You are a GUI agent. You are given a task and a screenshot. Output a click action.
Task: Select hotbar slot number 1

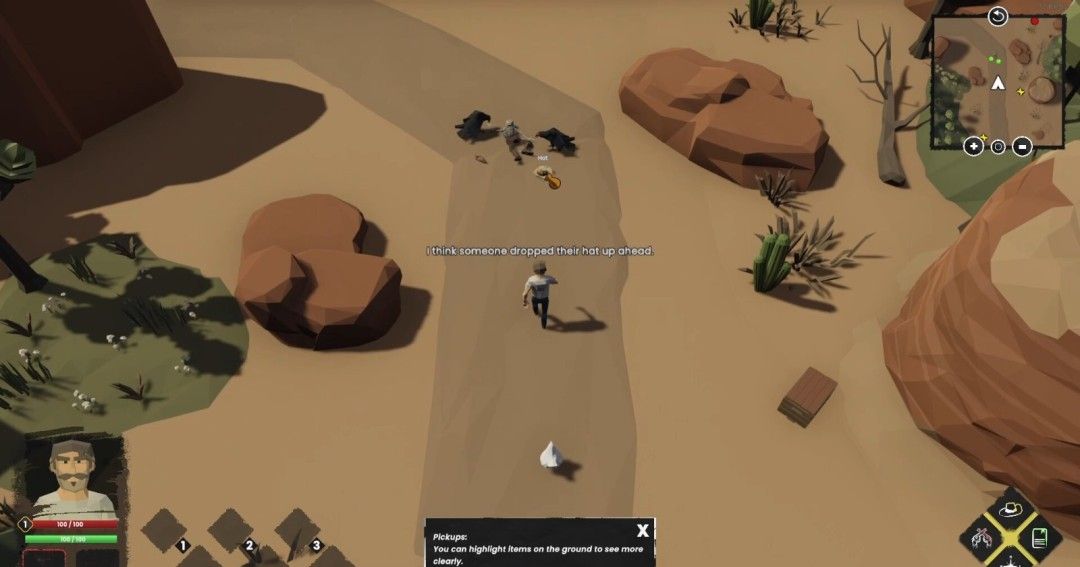tap(165, 528)
